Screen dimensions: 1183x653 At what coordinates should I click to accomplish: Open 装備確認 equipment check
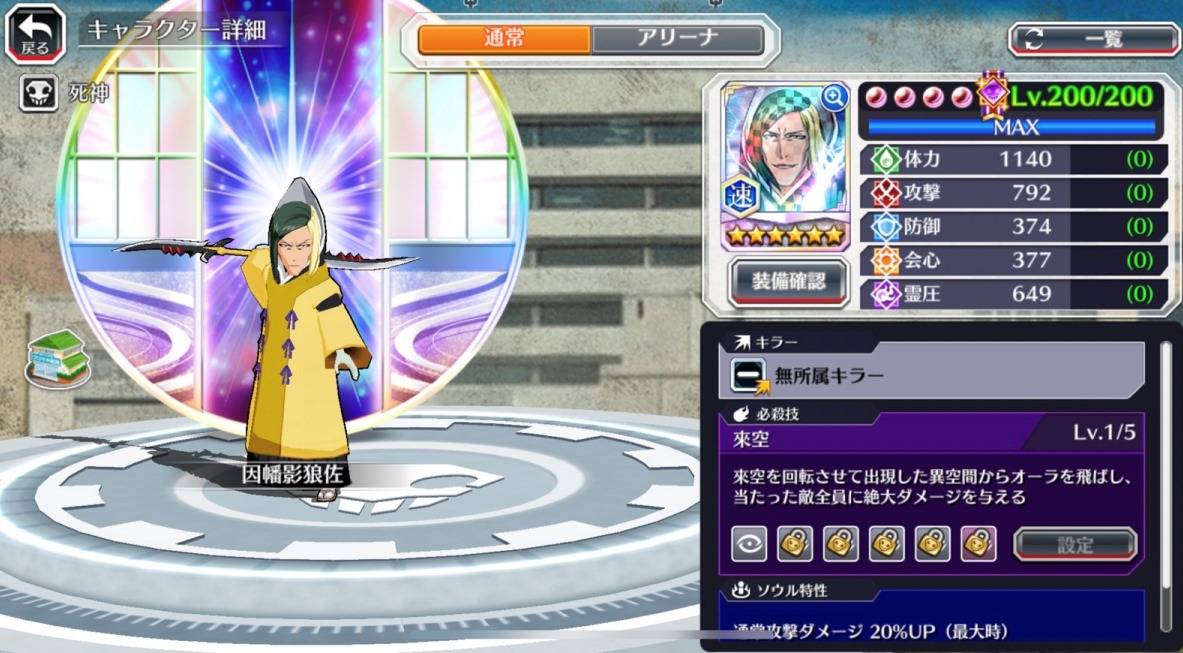[789, 282]
